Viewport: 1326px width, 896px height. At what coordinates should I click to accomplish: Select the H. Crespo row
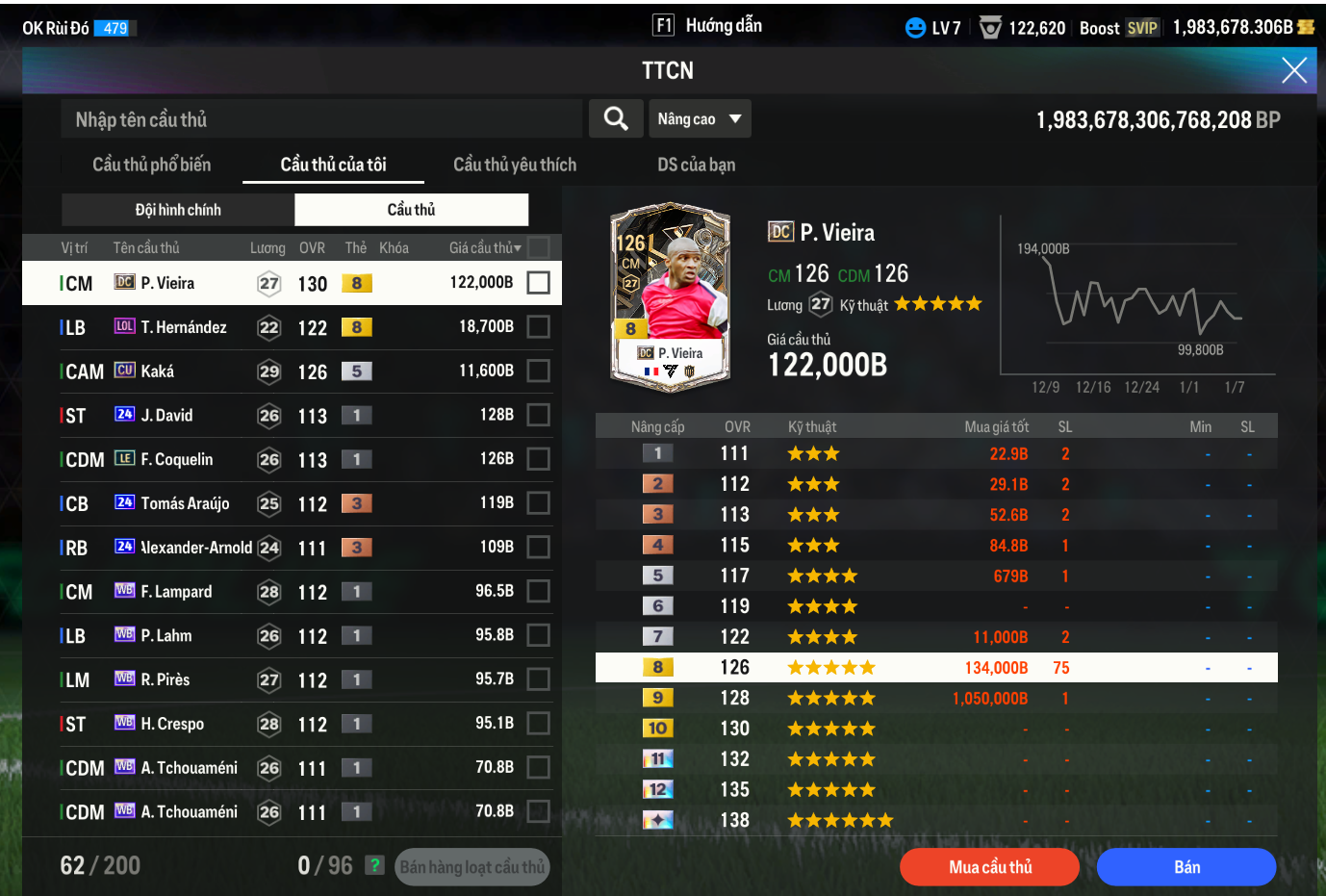289,724
